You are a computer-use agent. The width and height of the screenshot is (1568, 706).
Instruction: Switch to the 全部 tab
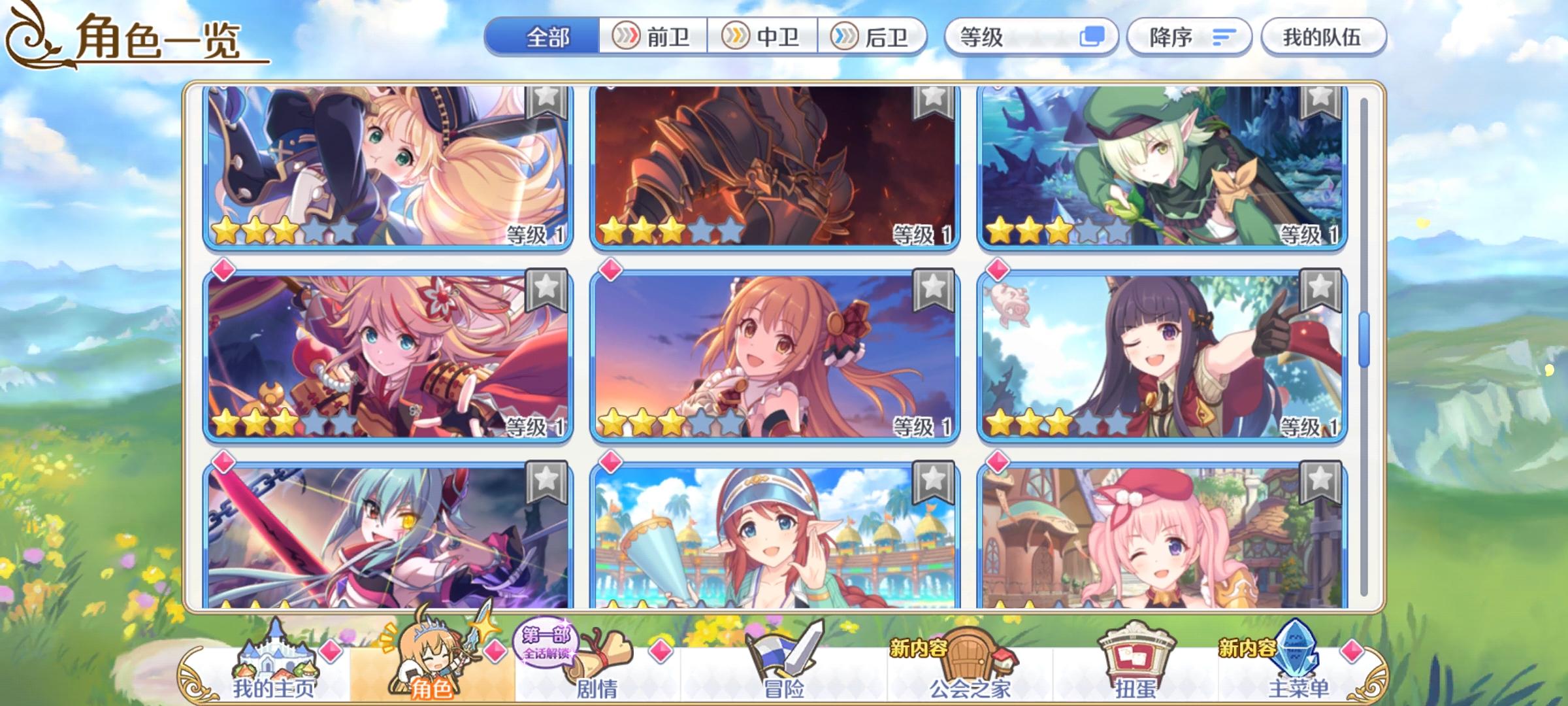click(x=547, y=37)
